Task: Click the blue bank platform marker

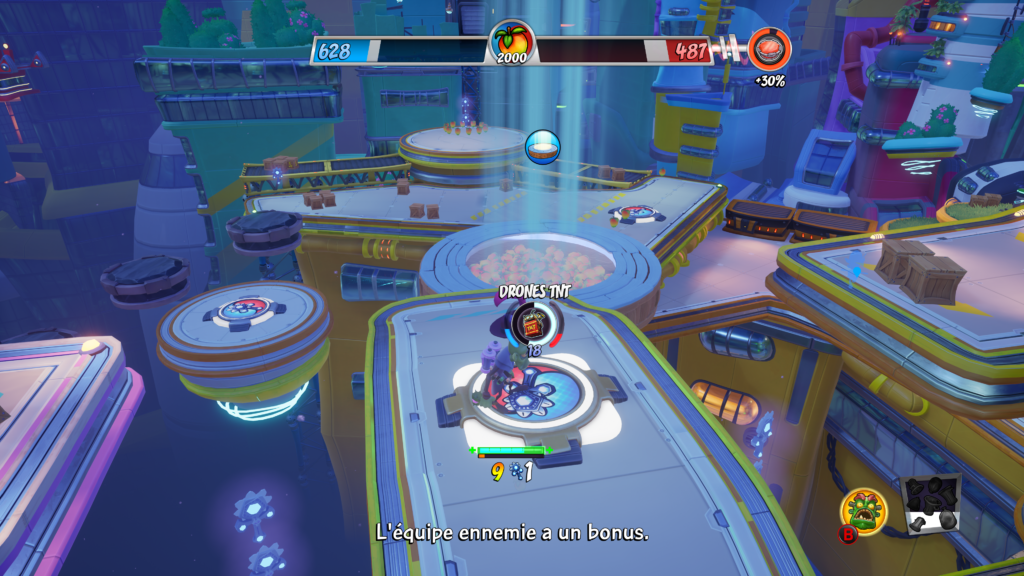Action: [x=543, y=147]
